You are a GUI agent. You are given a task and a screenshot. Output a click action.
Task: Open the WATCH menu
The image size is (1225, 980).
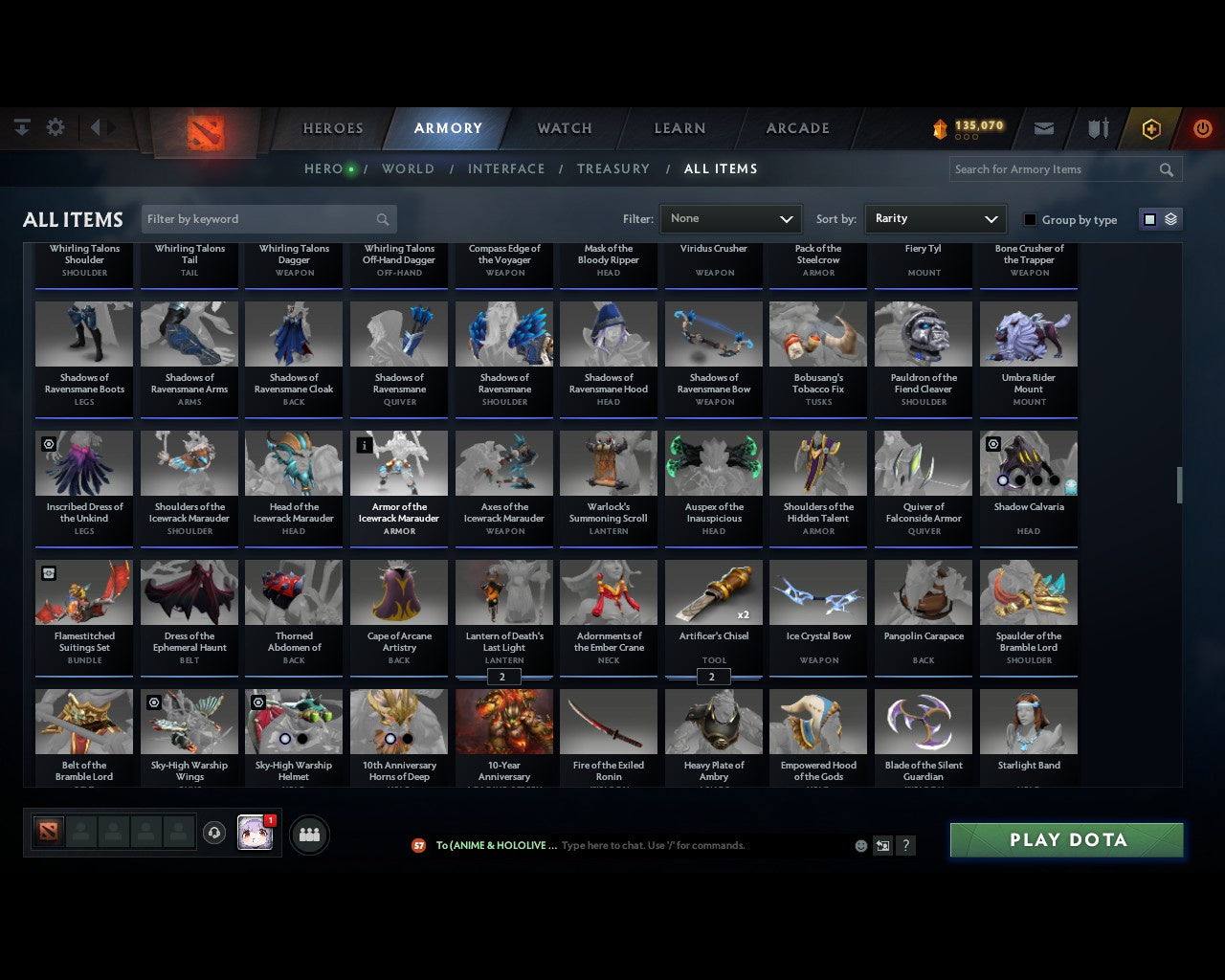click(563, 128)
